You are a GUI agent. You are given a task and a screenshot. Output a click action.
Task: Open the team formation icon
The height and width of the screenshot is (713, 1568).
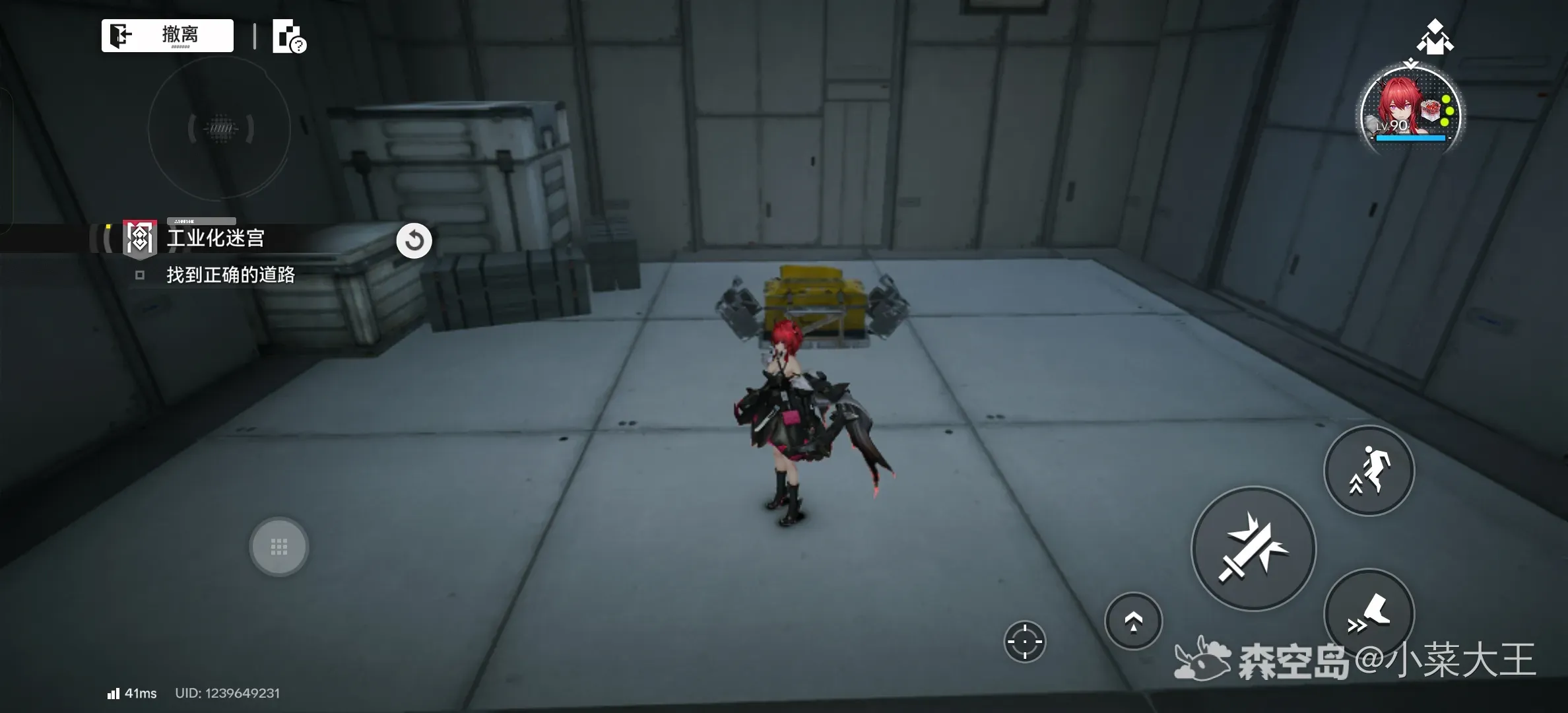click(x=1435, y=36)
